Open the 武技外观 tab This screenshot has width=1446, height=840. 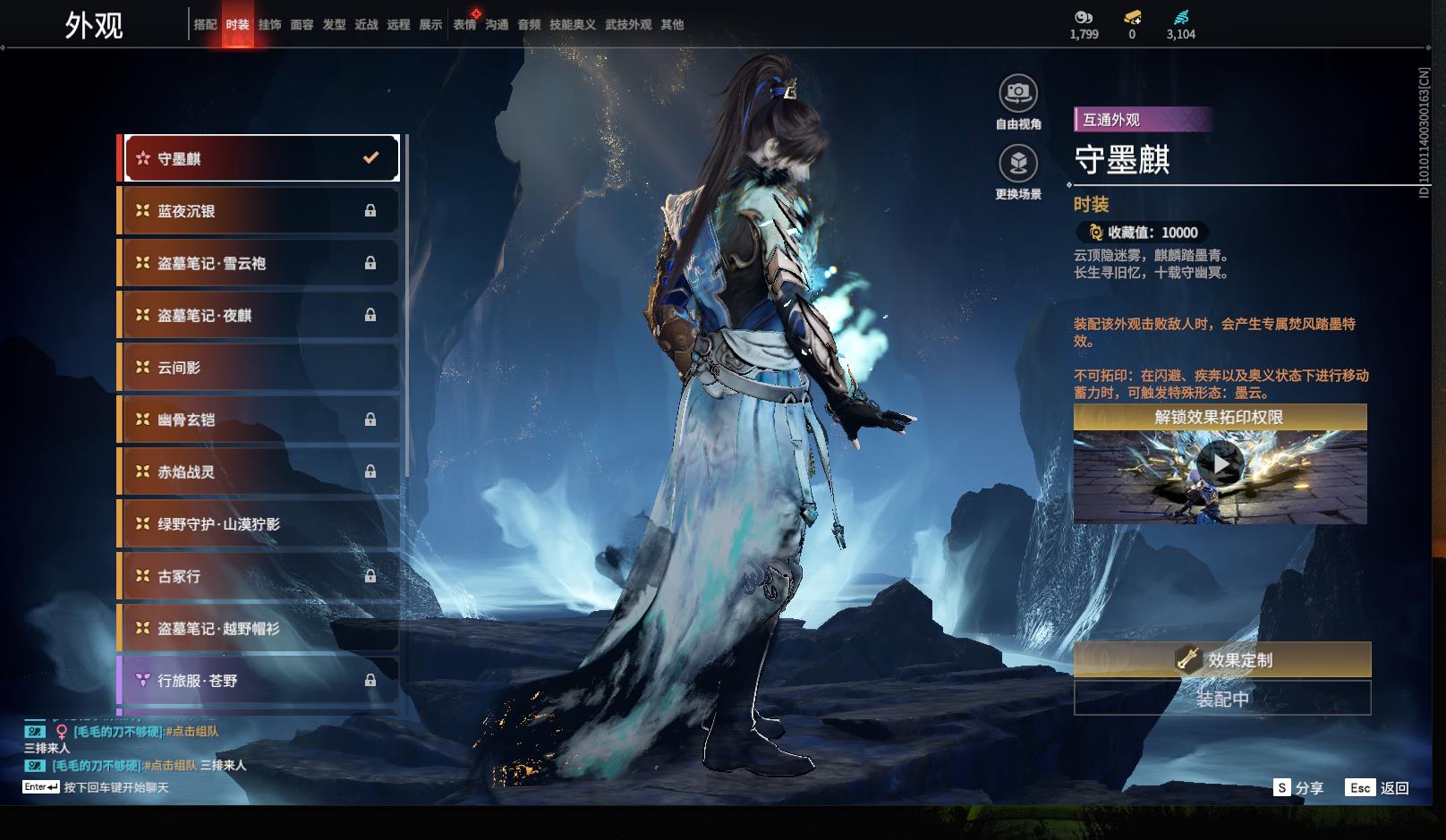click(x=628, y=25)
